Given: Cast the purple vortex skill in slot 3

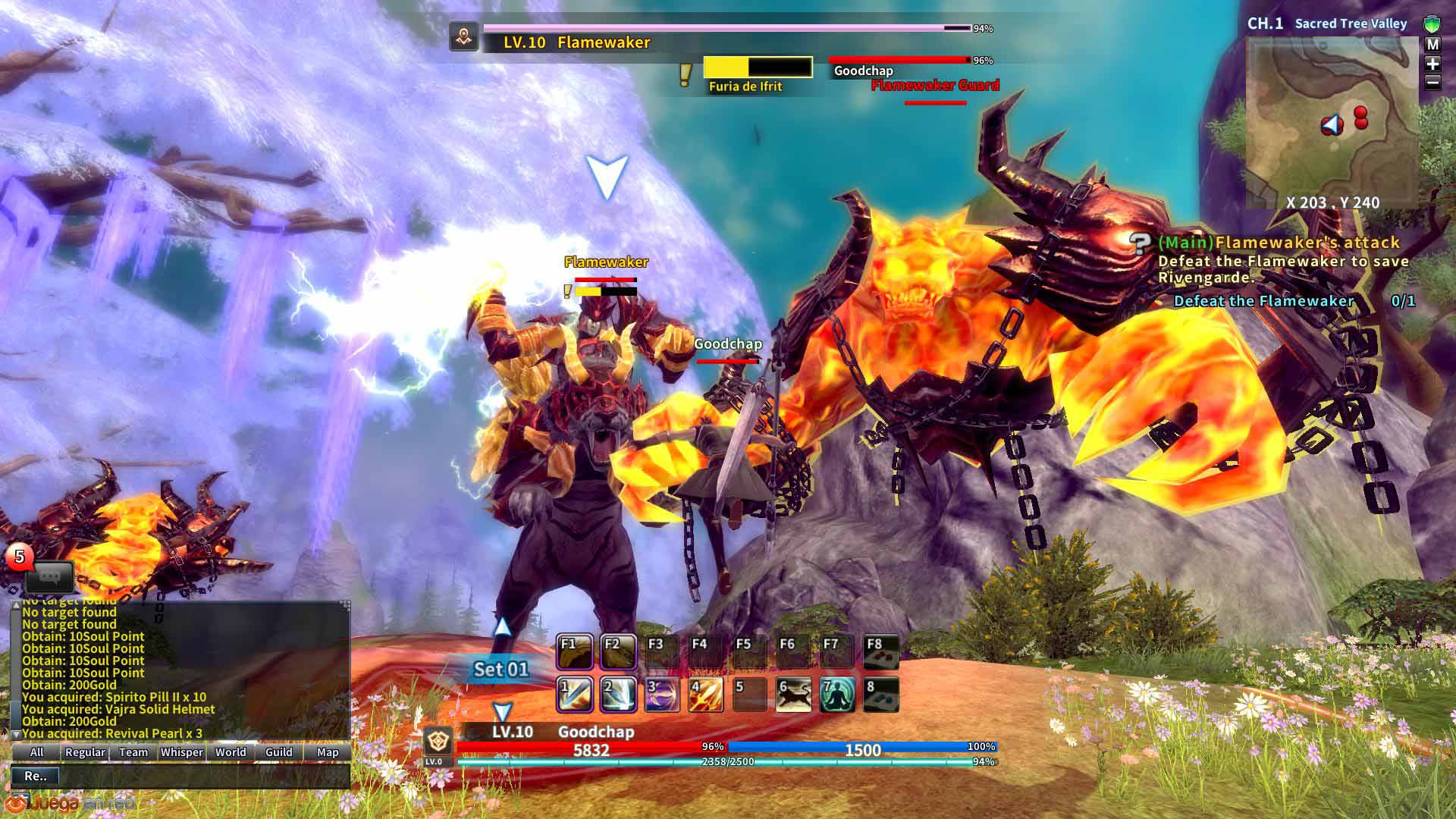Looking at the screenshot, I should [x=662, y=695].
